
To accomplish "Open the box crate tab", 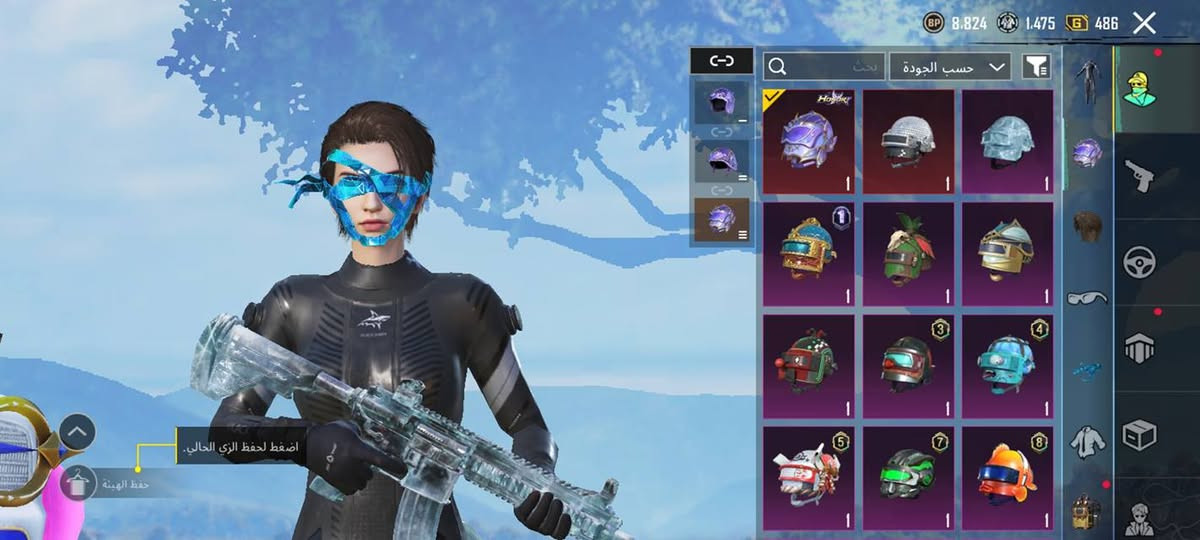I will pos(1138,434).
